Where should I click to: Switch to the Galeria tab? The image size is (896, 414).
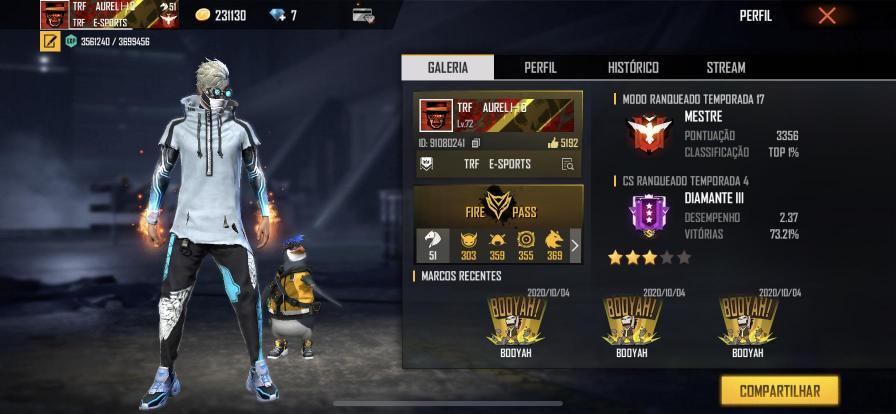click(447, 67)
